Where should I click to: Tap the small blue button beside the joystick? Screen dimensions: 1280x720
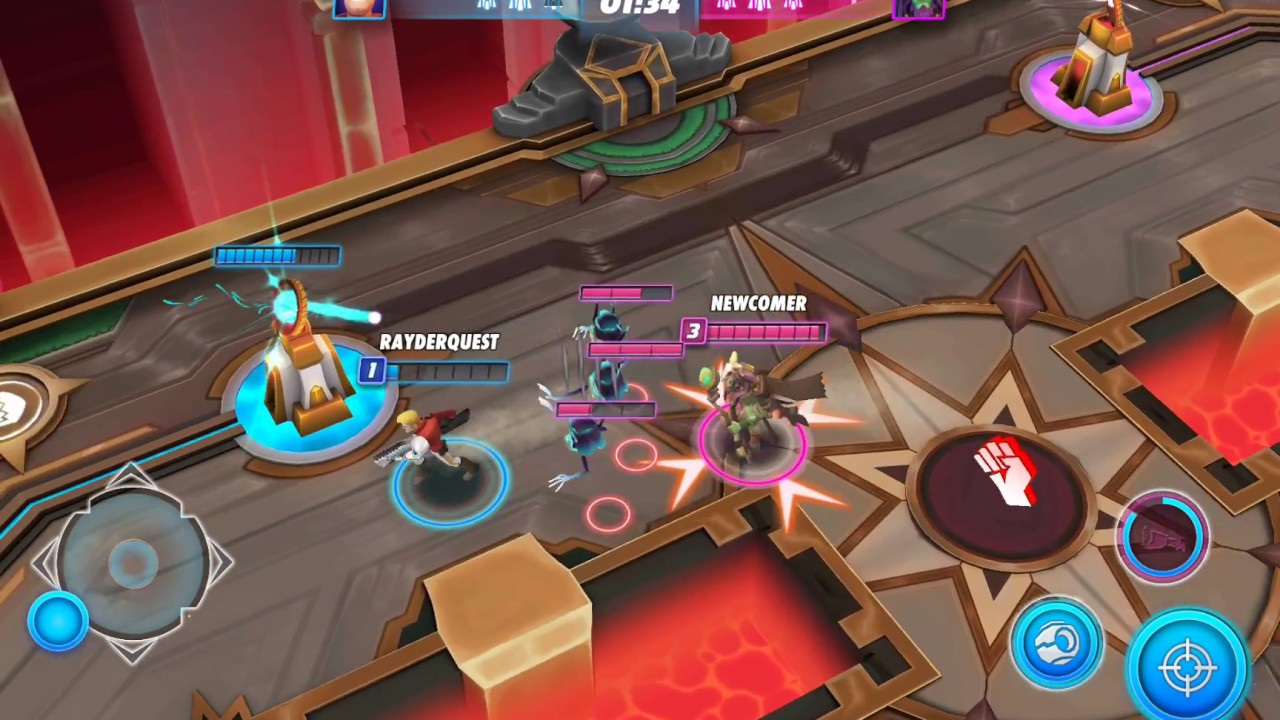click(58, 621)
